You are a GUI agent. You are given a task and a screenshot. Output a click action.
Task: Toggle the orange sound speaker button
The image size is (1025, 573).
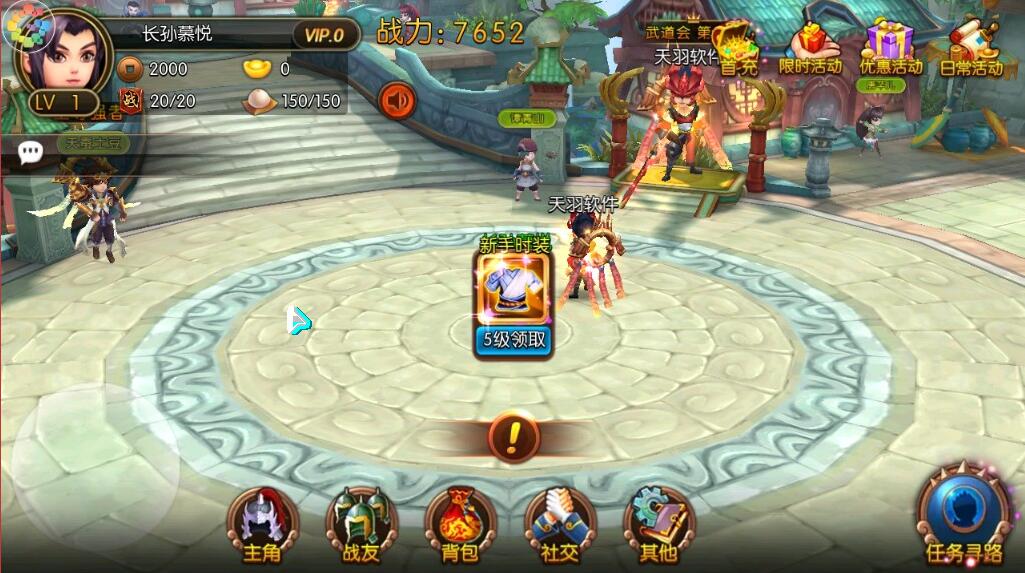pos(397,100)
